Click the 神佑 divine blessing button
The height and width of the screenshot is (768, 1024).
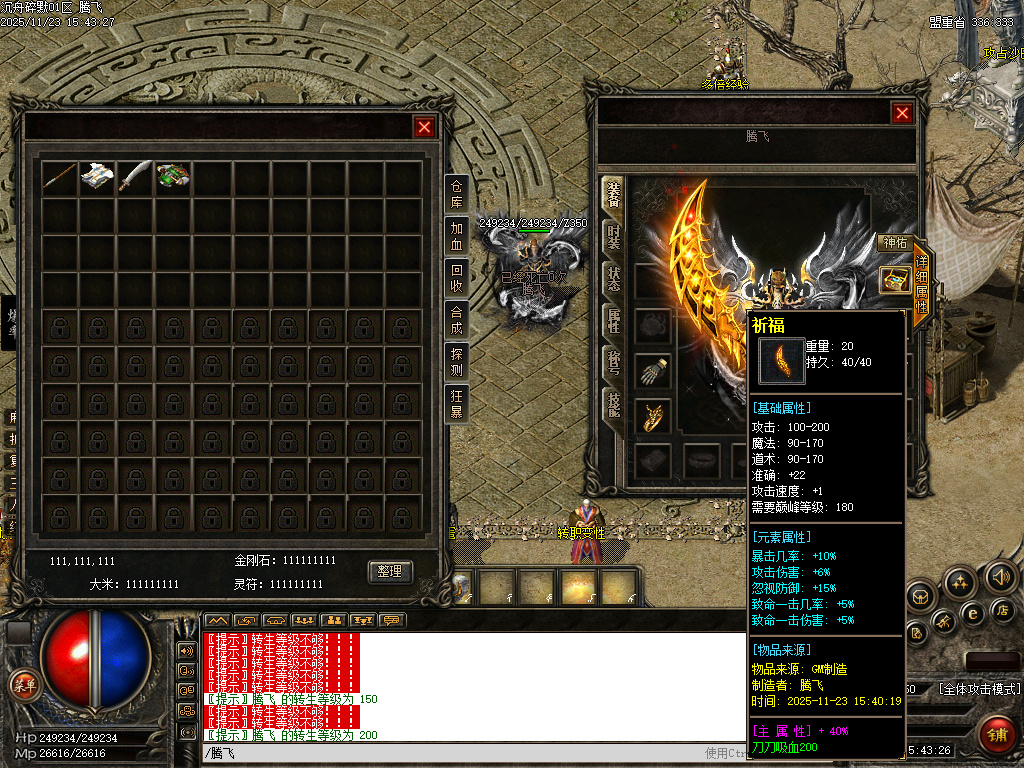893,242
